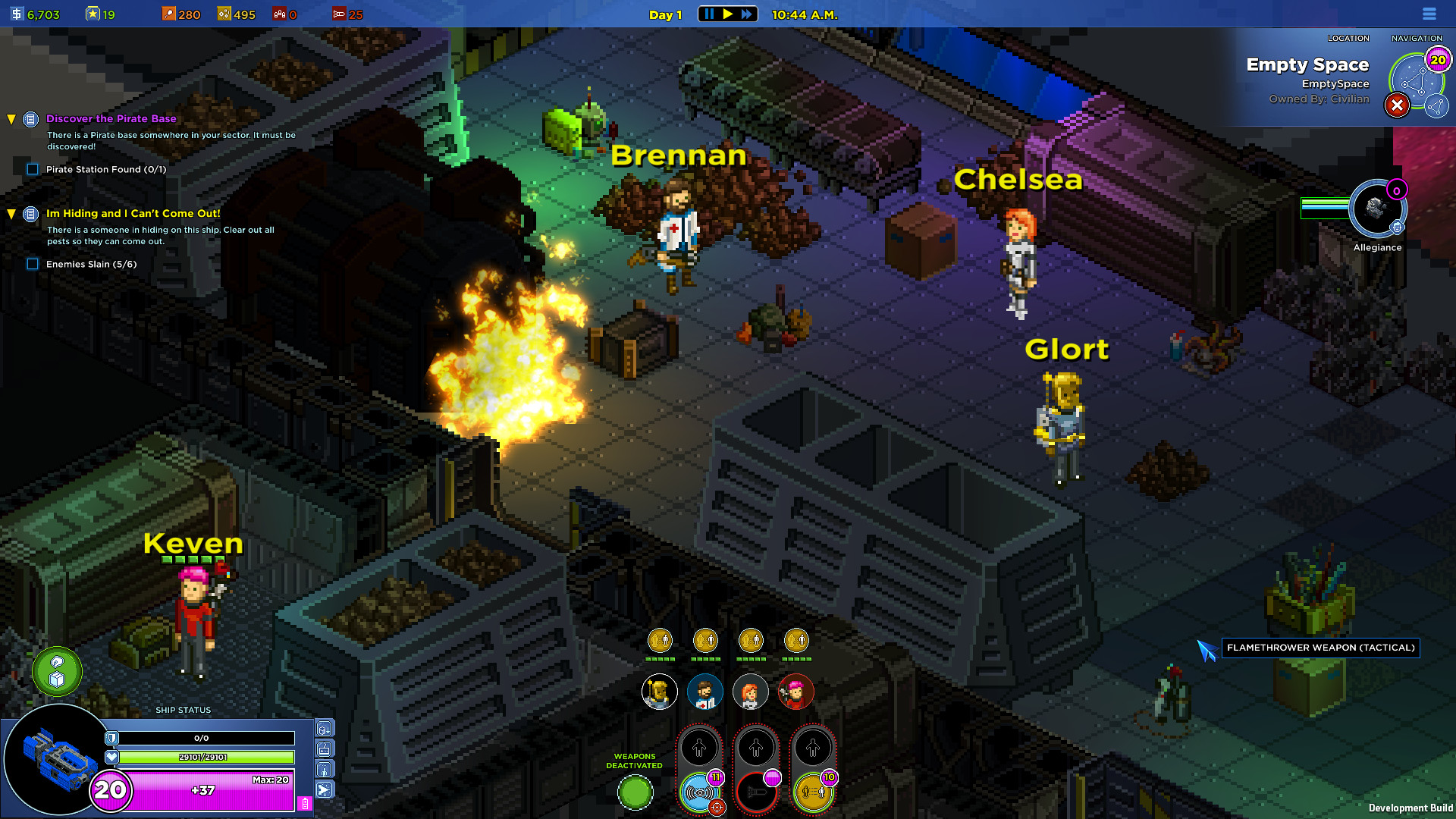Open the large star map navigation button

pyautogui.click(x=1414, y=82)
